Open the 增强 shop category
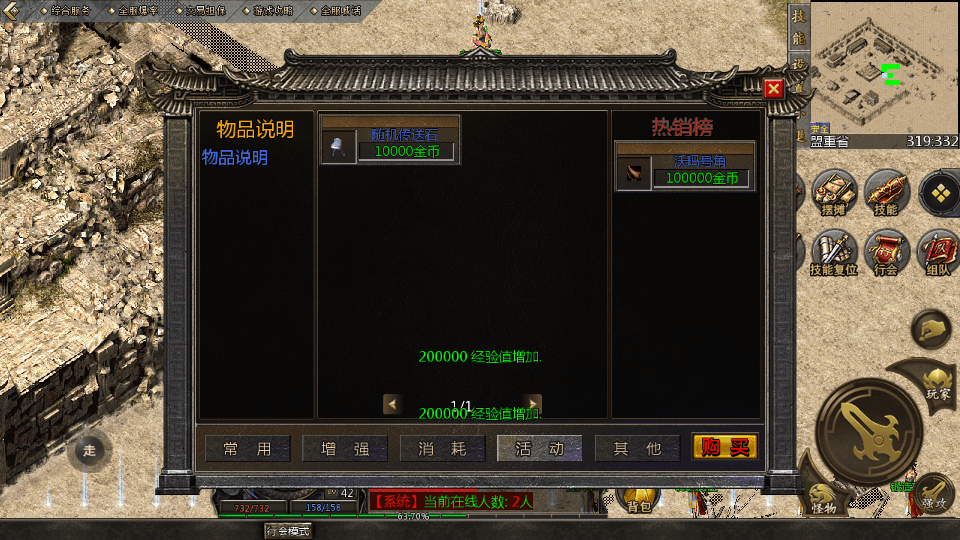The height and width of the screenshot is (540, 960). [x=345, y=449]
